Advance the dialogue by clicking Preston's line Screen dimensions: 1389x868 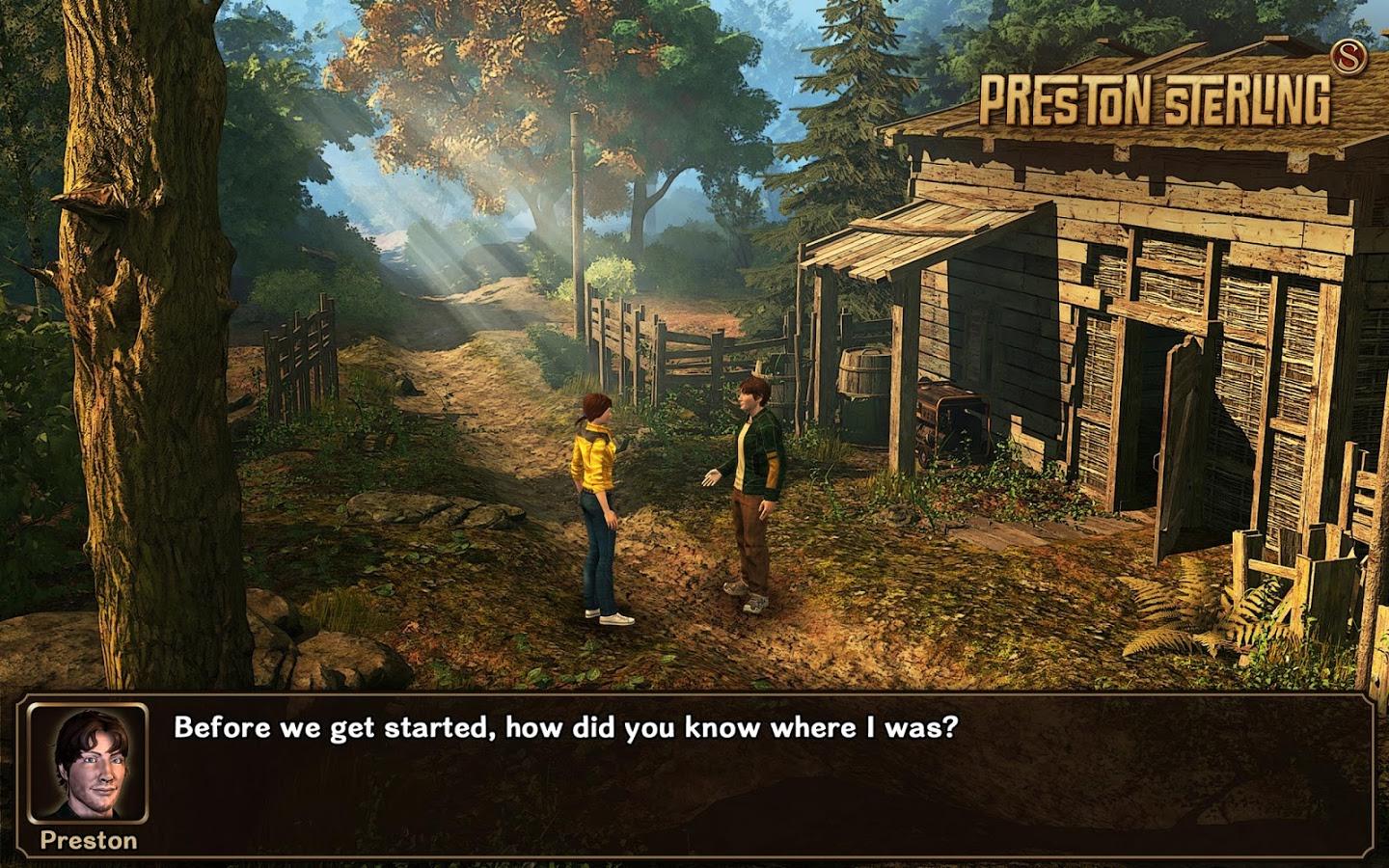pyautogui.click(x=564, y=727)
